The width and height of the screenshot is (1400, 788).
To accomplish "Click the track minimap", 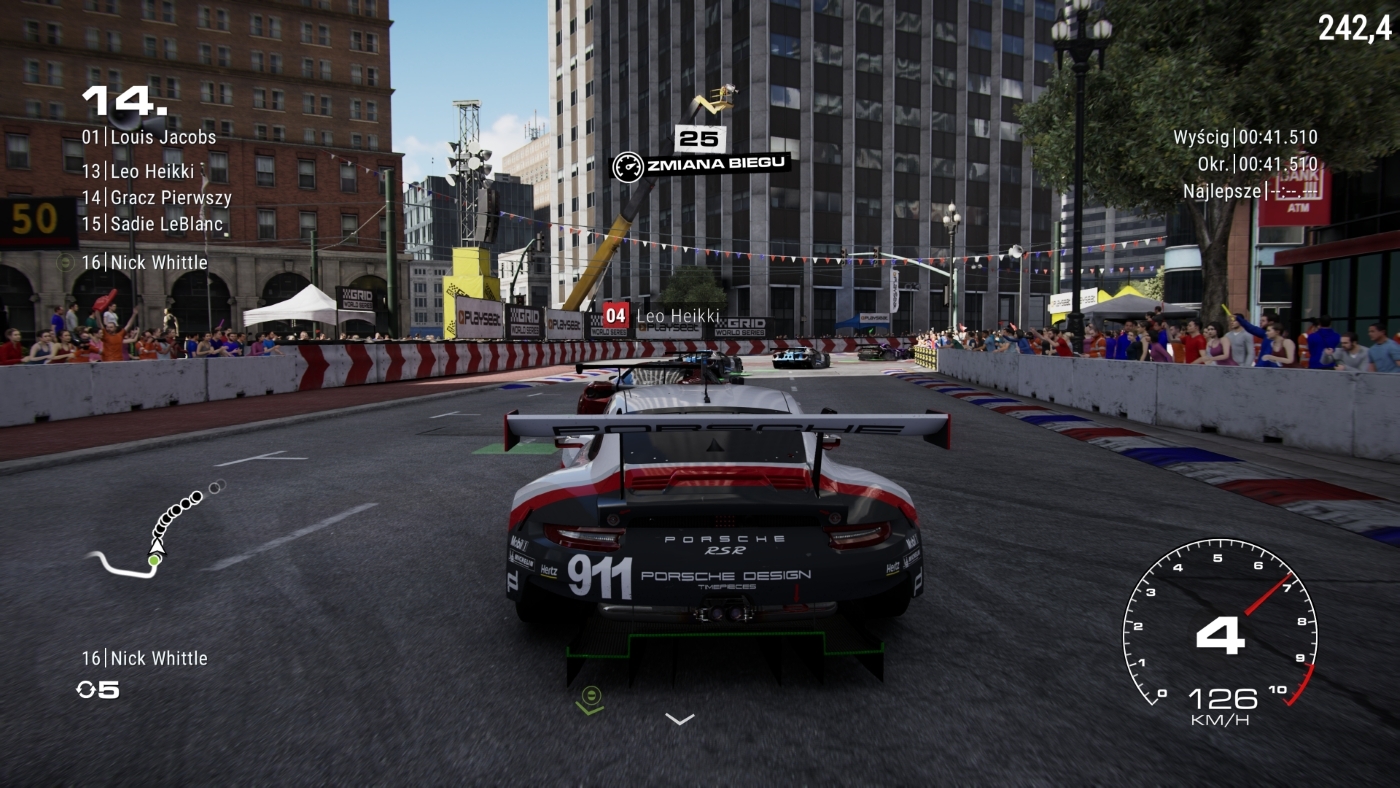I will coord(157,532).
